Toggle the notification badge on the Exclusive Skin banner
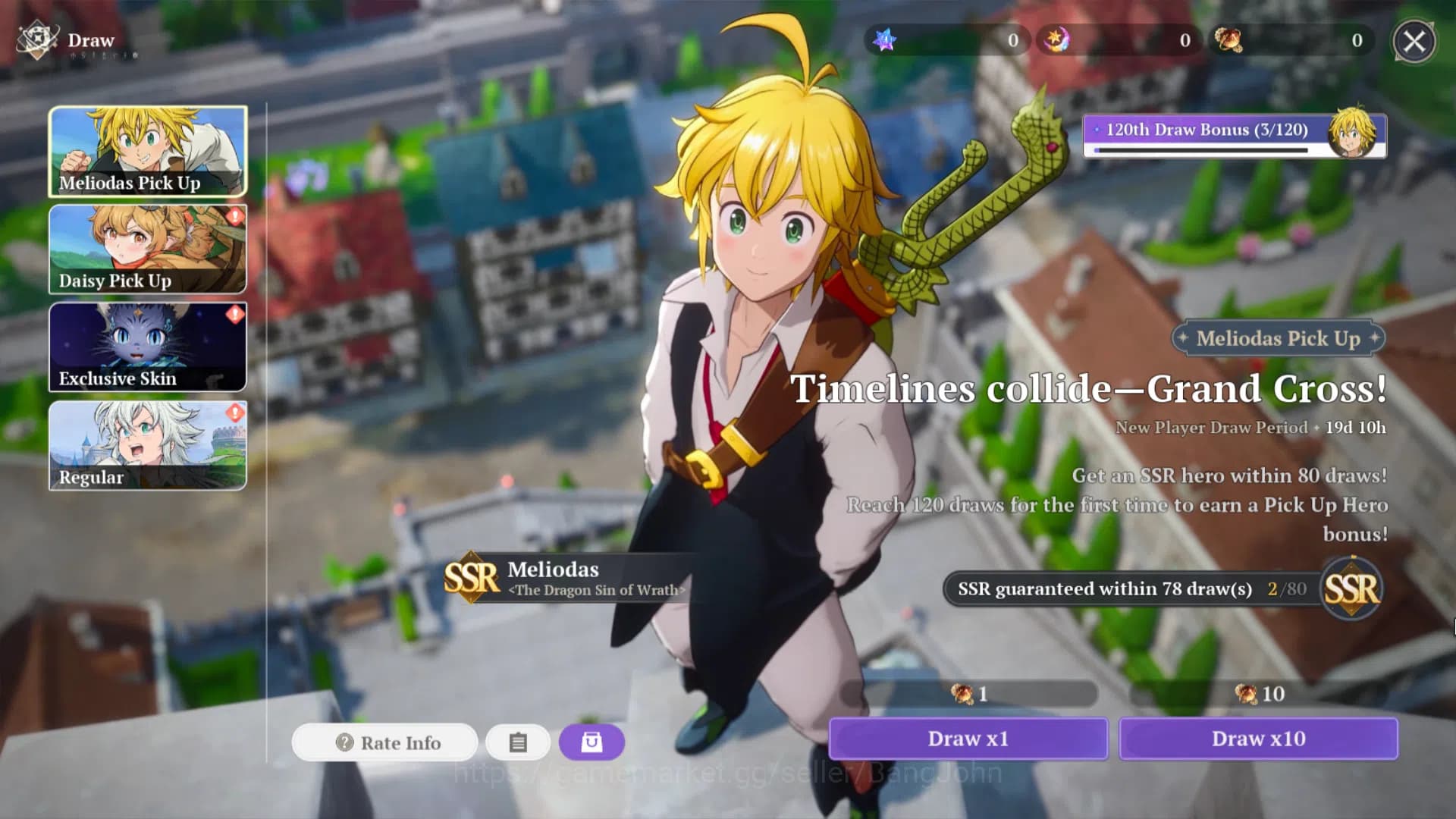Image resolution: width=1456 pixels, height=819 pixels. point(234,314)
